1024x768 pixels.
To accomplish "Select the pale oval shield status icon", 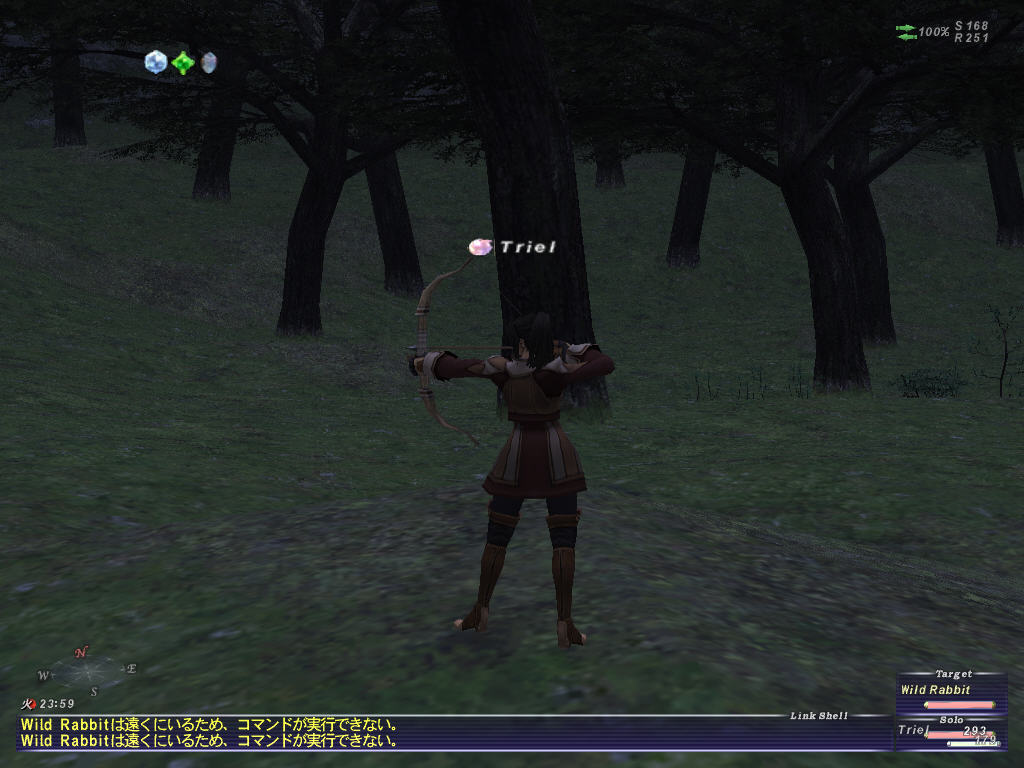I will click(x=208, y=63).
